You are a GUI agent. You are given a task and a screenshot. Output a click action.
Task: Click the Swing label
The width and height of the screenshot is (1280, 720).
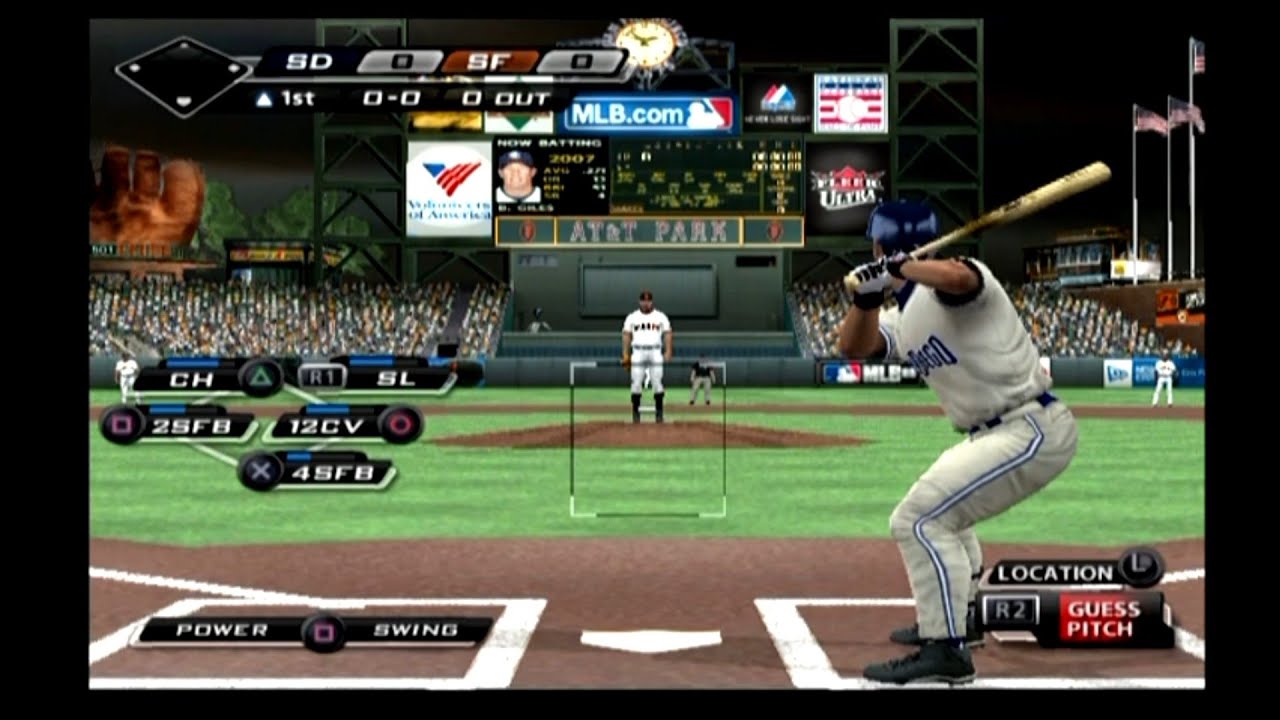point(415,631)
